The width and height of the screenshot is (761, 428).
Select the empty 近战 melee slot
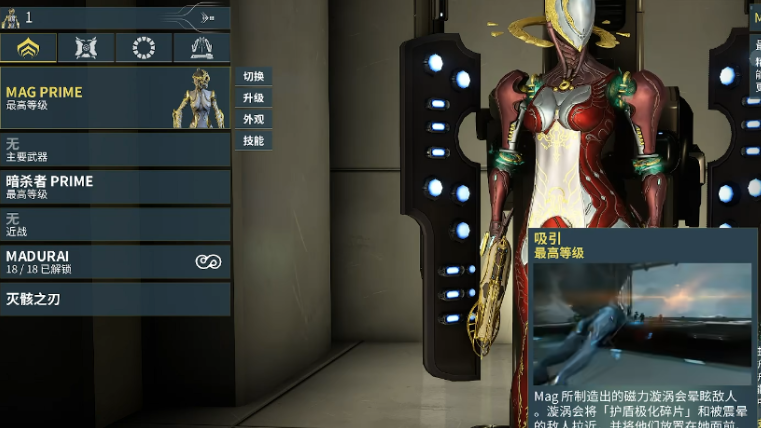(115, 224)
